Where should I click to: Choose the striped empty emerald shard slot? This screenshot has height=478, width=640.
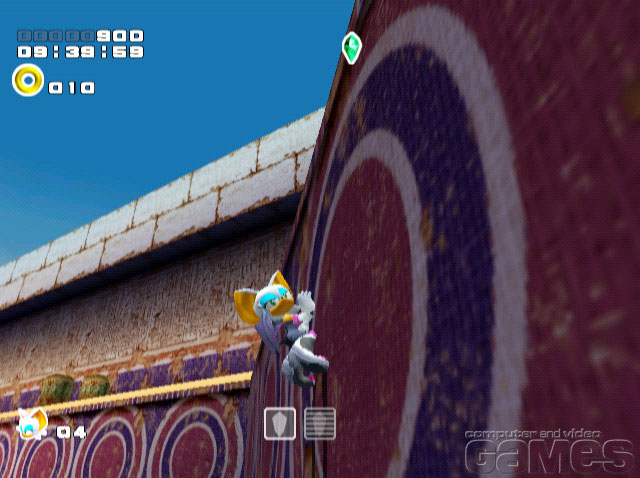click(319, 424)
